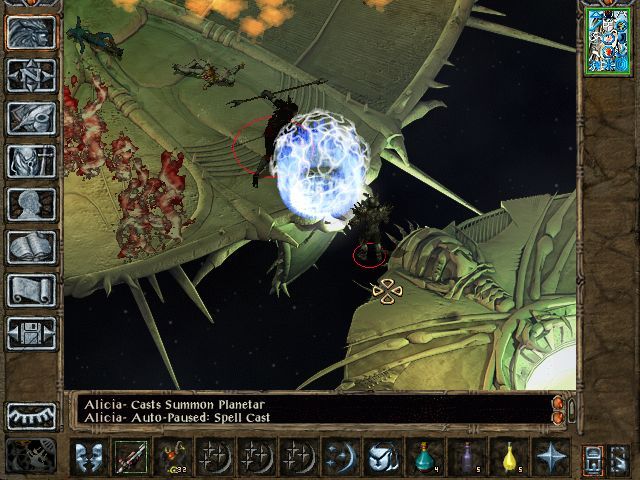
Task: Select the ranged weapon slot with 32 ammo
Action: (x=172, y=457)
